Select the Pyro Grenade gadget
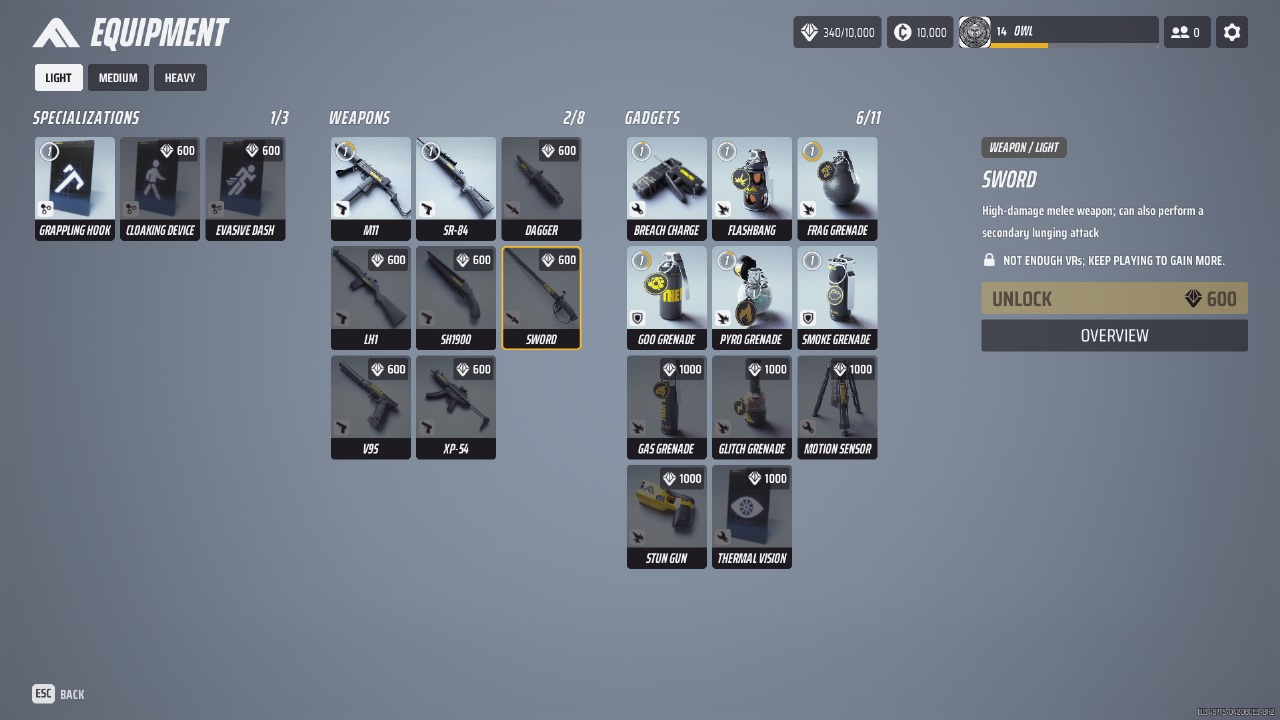Viewport: 1280px width, 720px height. tap(752, 298)
